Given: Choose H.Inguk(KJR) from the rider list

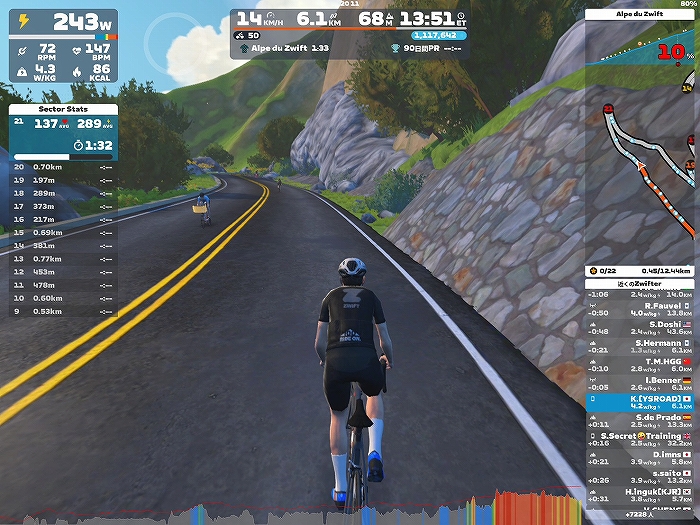Looking at the screenshot, I should click(x=640, y=493).
